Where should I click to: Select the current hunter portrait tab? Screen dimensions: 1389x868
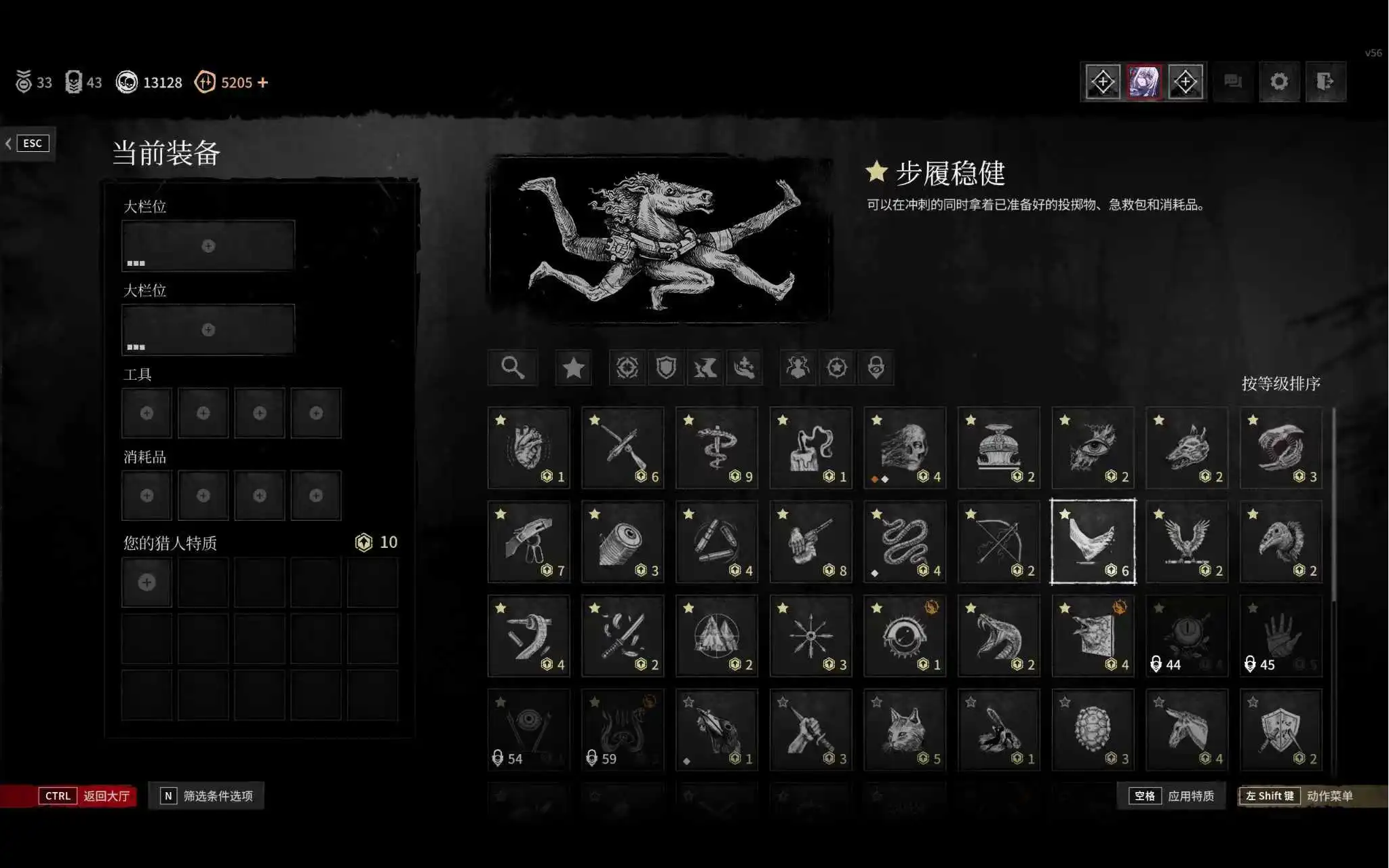(1143, 81)
